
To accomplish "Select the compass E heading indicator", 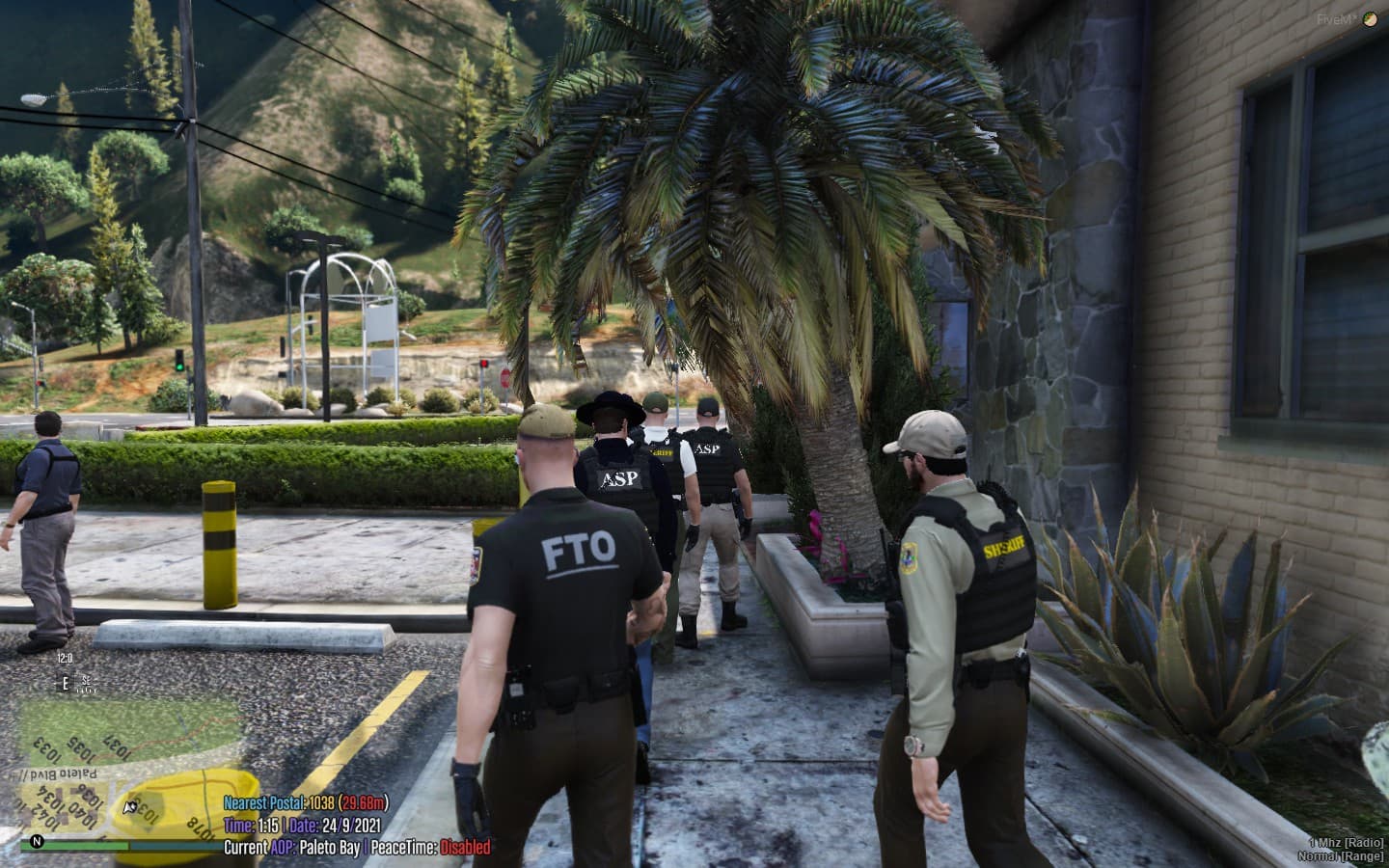I will click(65, 682).
